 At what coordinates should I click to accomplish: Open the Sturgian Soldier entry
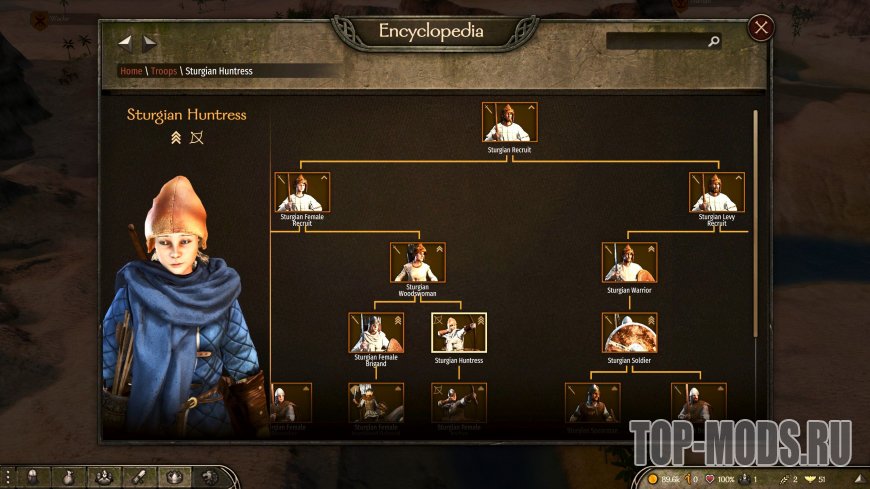(x=629, y=332)
